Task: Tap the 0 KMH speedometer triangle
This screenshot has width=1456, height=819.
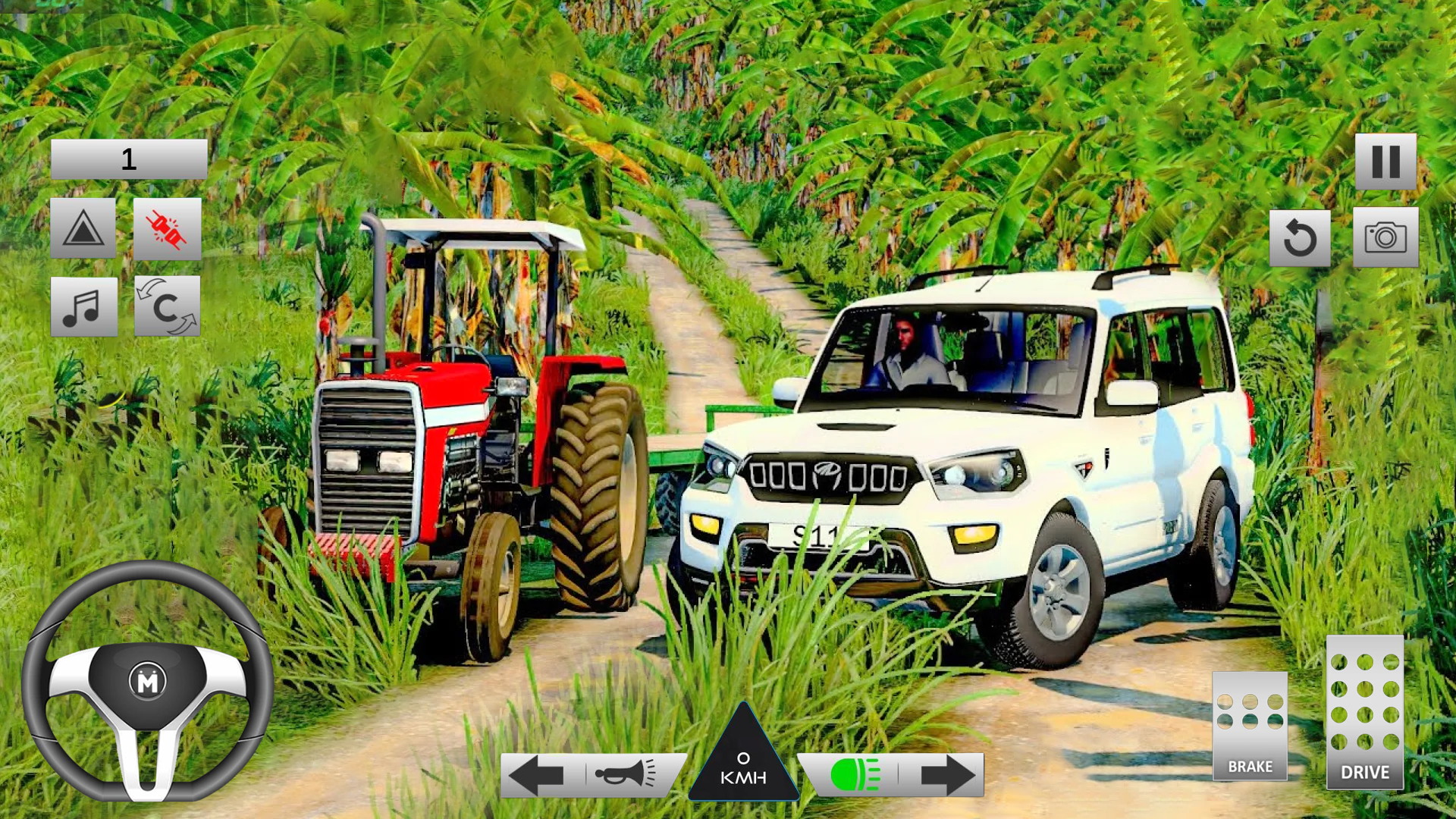Action: (x=745, y=766)
